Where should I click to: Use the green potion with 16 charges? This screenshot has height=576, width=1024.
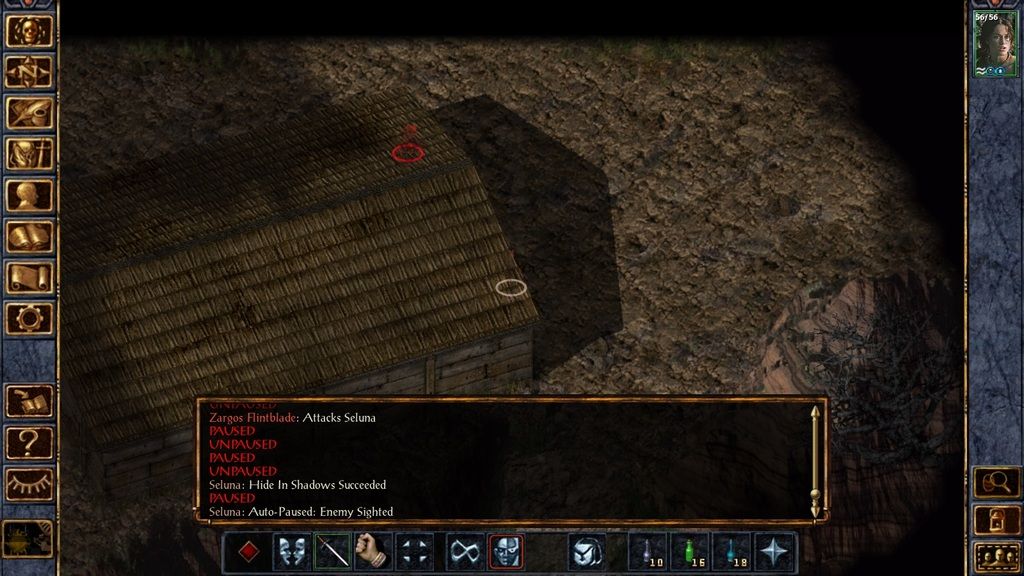coord(691,551)
